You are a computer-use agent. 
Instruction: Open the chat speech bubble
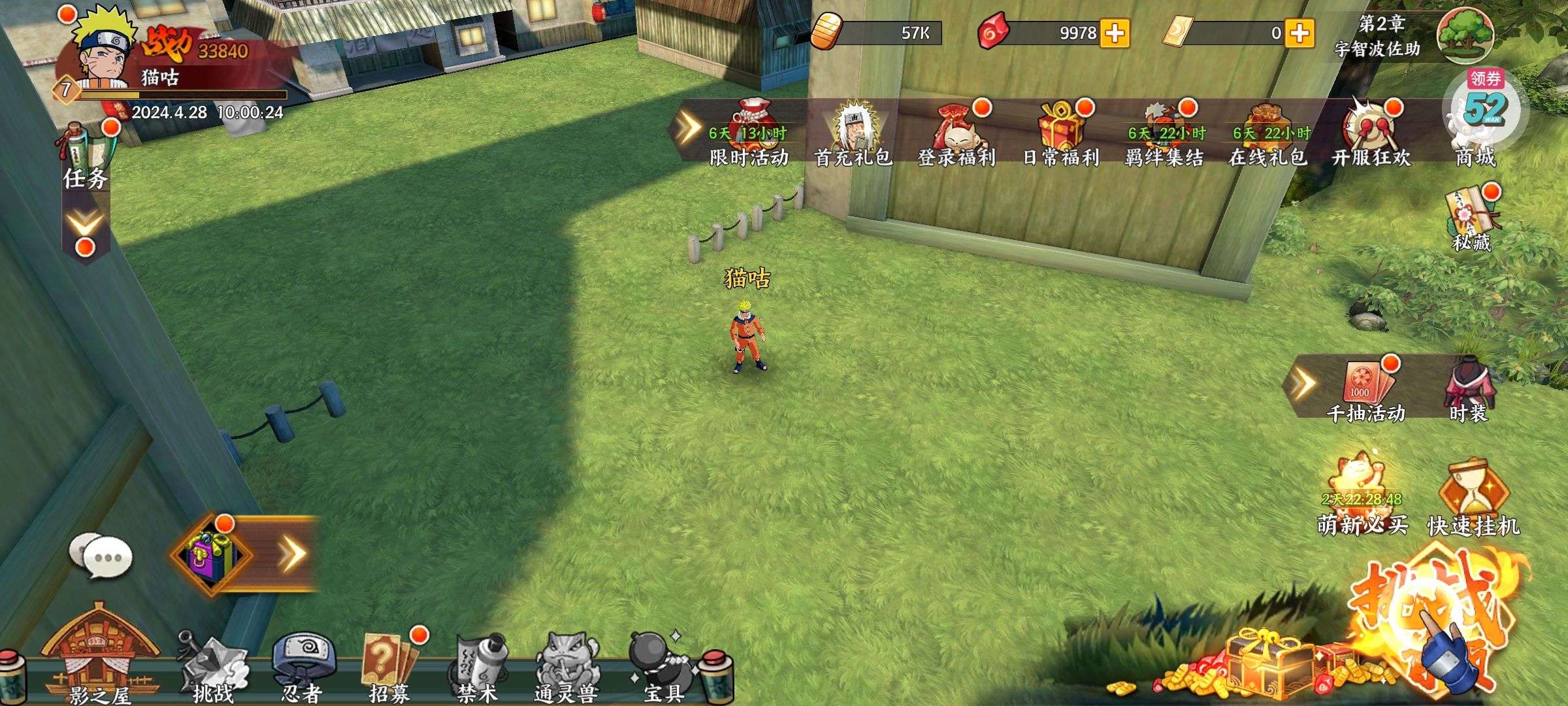(x=101, y=556)
